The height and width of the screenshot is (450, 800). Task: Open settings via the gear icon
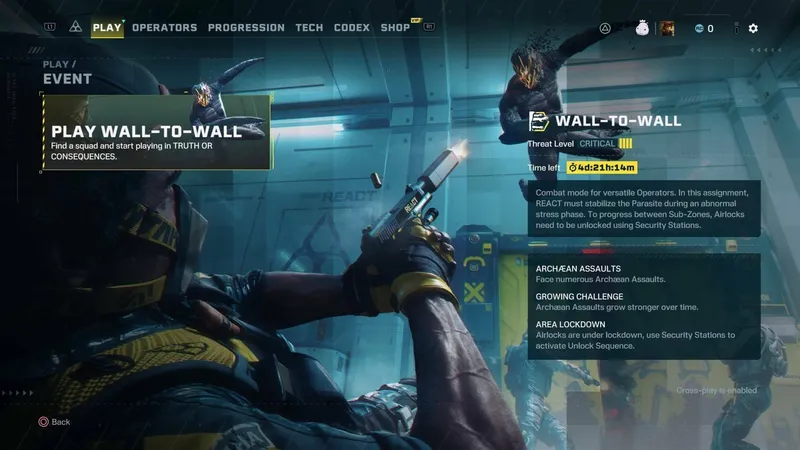(753, 29)
